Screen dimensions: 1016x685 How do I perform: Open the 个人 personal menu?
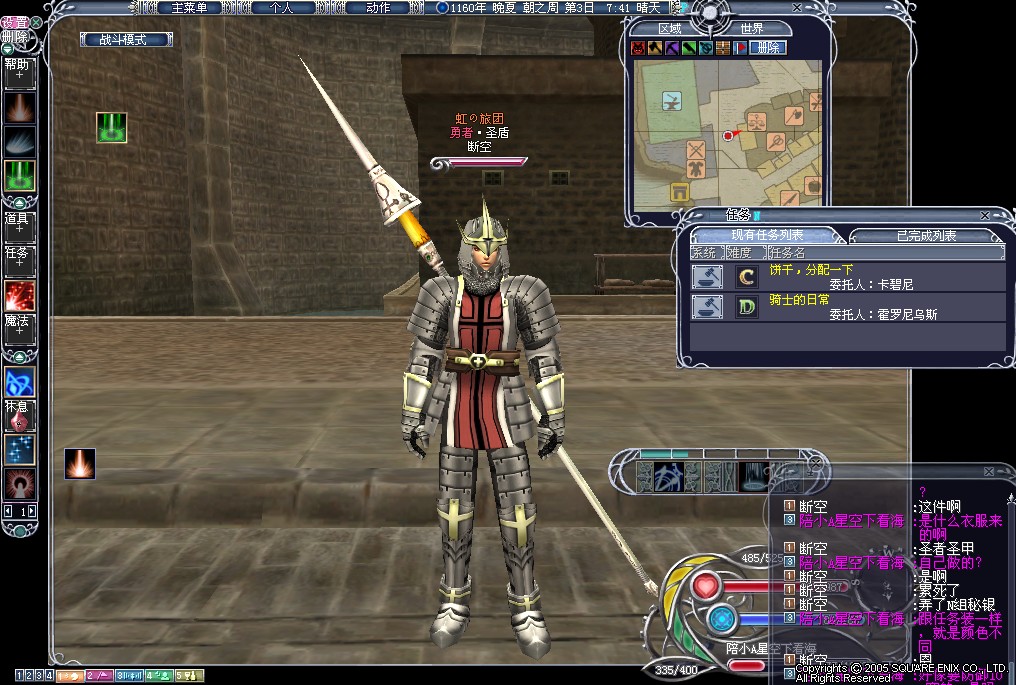click(x=281, y=8)
